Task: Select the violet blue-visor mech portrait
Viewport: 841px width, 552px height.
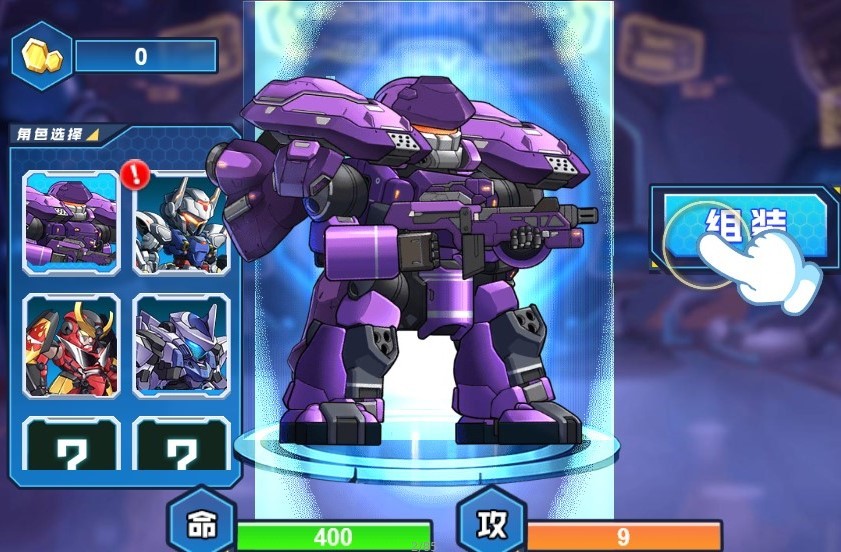Action: pyautogui.click(x=180, y=343)
